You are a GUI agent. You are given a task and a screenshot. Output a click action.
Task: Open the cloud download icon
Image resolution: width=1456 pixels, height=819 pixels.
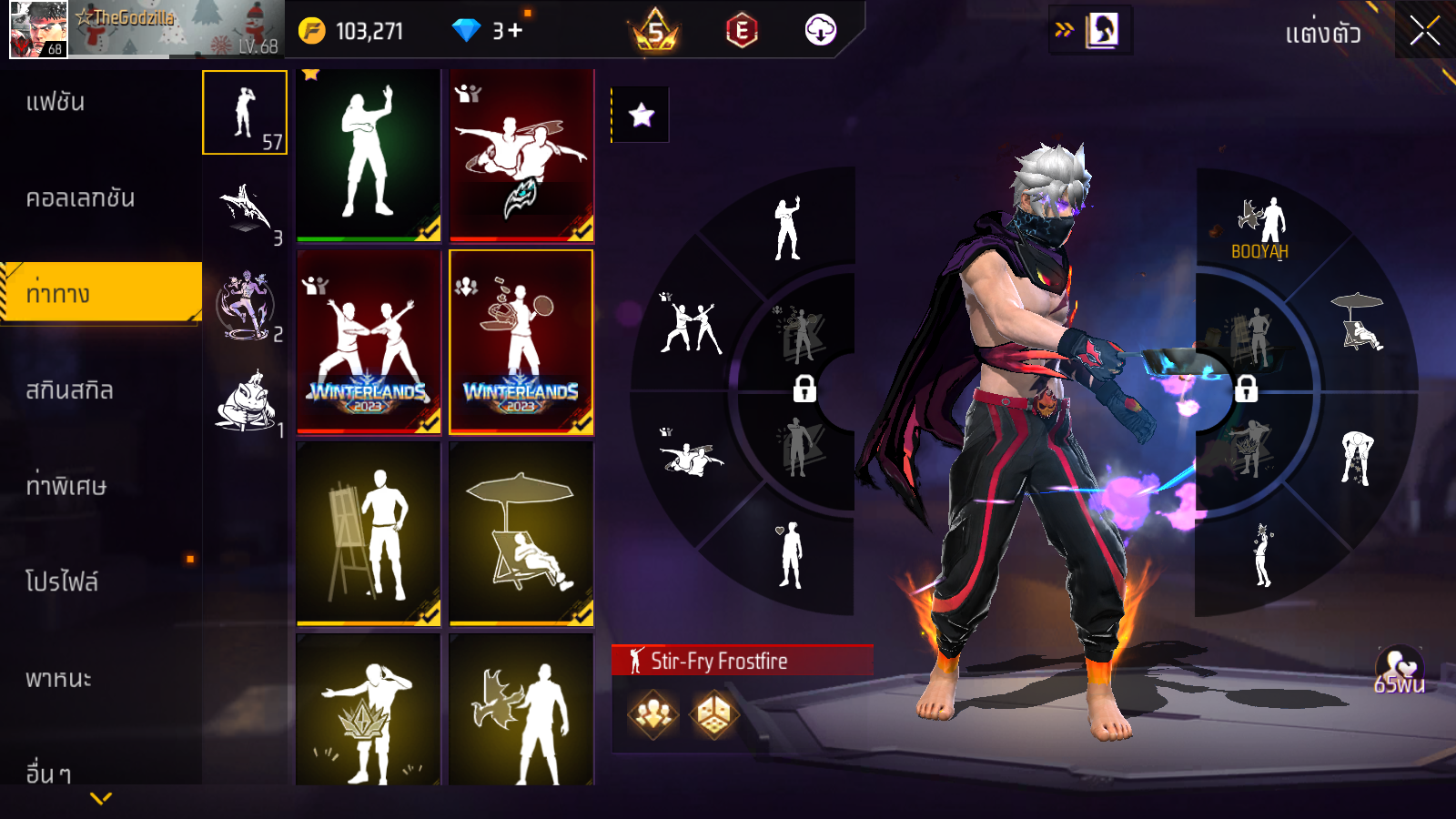[820, 30]
